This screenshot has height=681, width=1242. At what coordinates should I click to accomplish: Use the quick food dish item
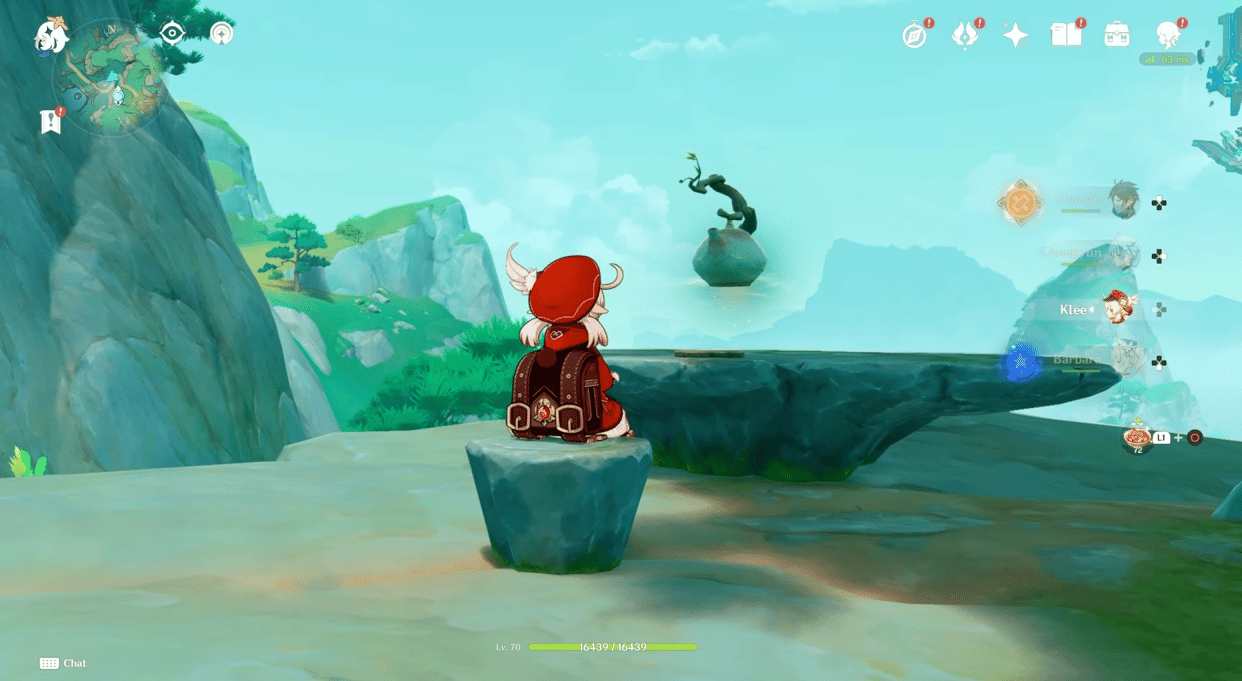pyautogui.click(x=1136, y=437)
